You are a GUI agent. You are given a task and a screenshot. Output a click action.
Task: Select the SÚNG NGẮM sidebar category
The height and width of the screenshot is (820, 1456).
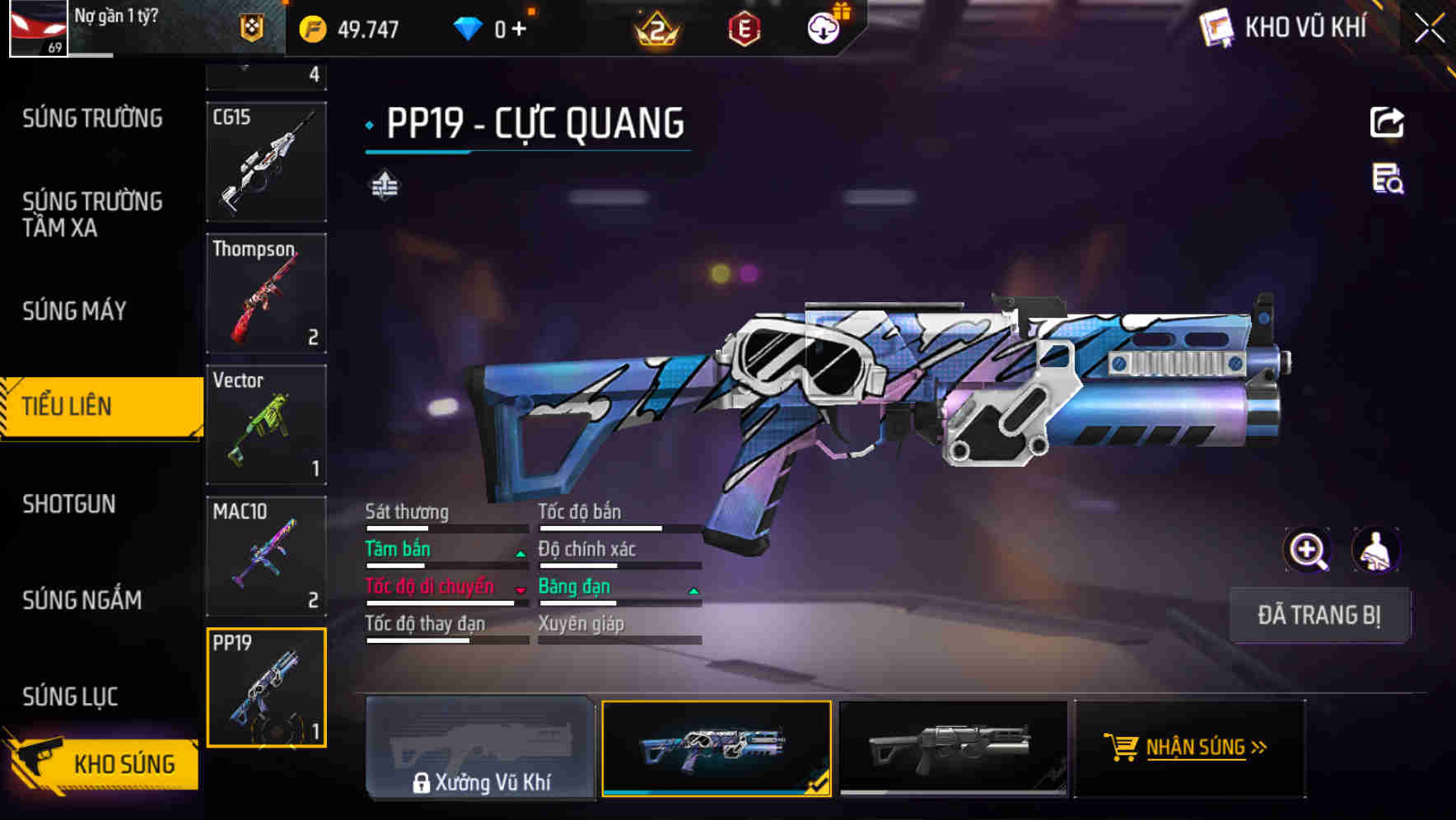pyautogui.click(x=82, y=599)
